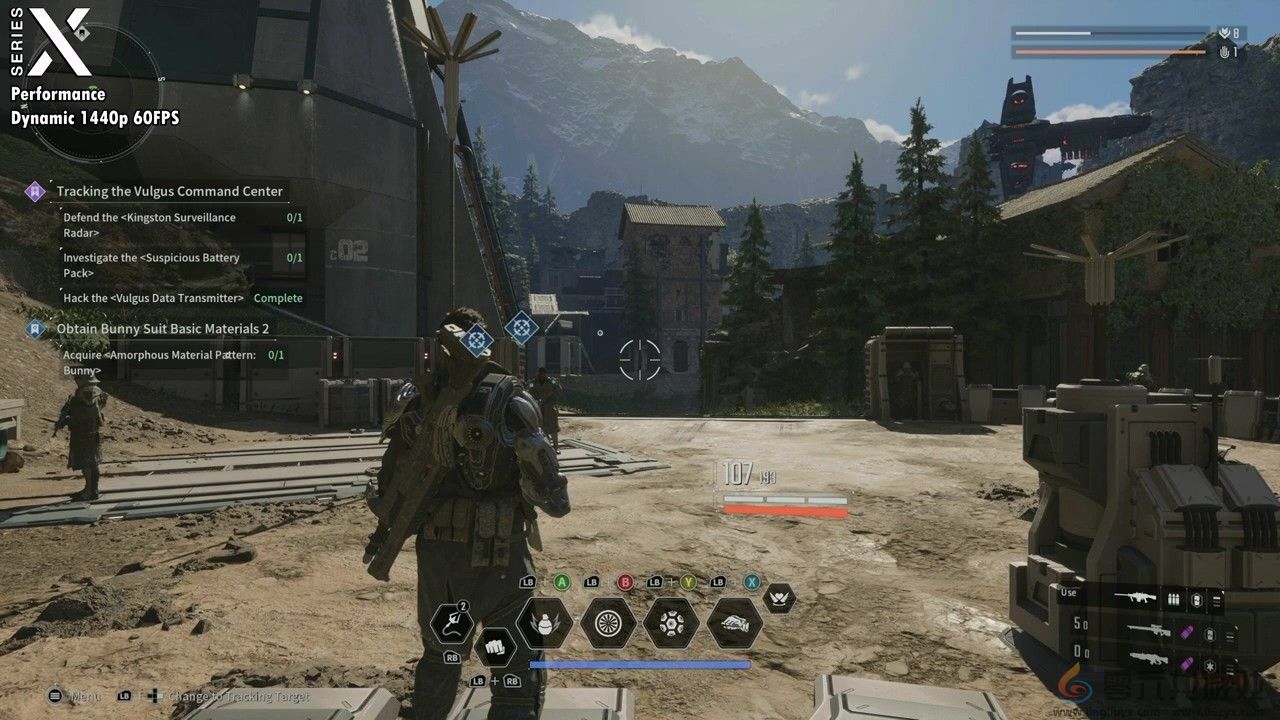This screenshot has height=720, width=1280.
Task: Expand the launcher weapon info panel
Action: pyautogui.click(x=1230, y=664)
